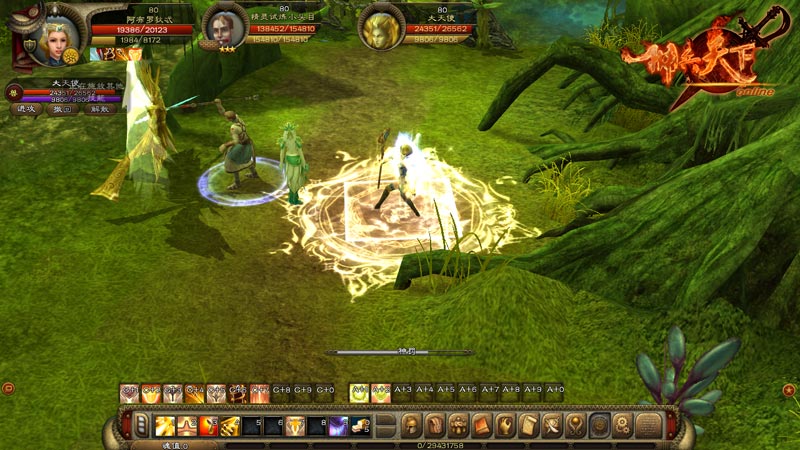Click the pet's 解散 dismiss button

pyautogui.click(x=97, y=109)
